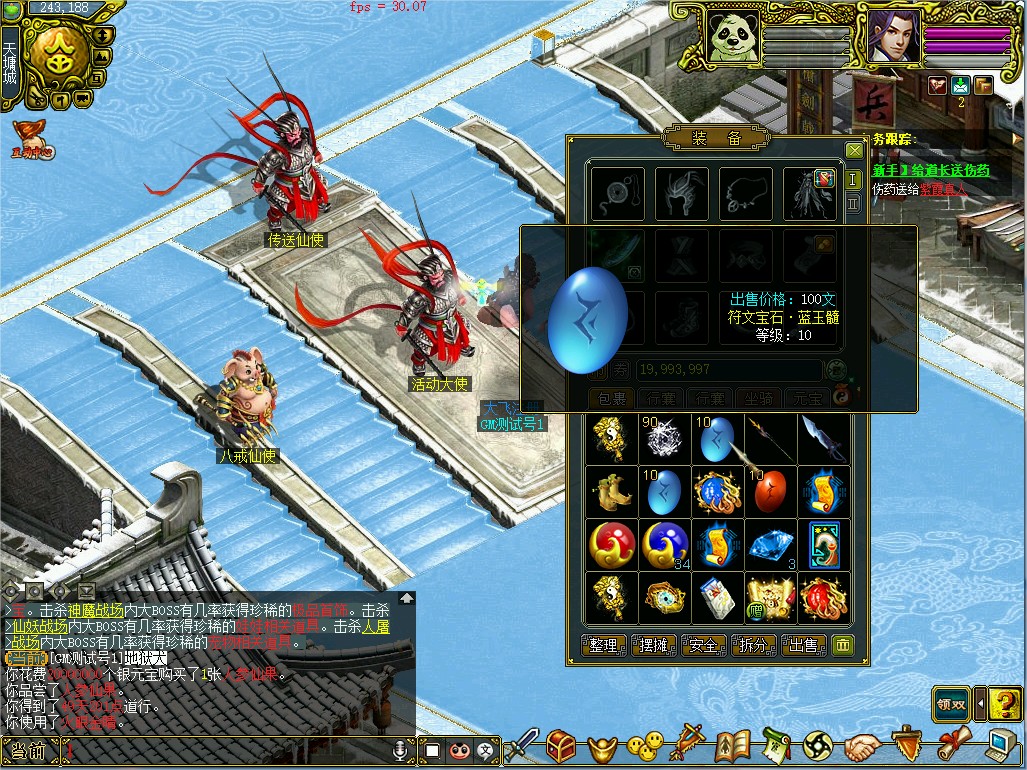
Task: Click the 整理 sort button
Action: [x=604, y=645]
